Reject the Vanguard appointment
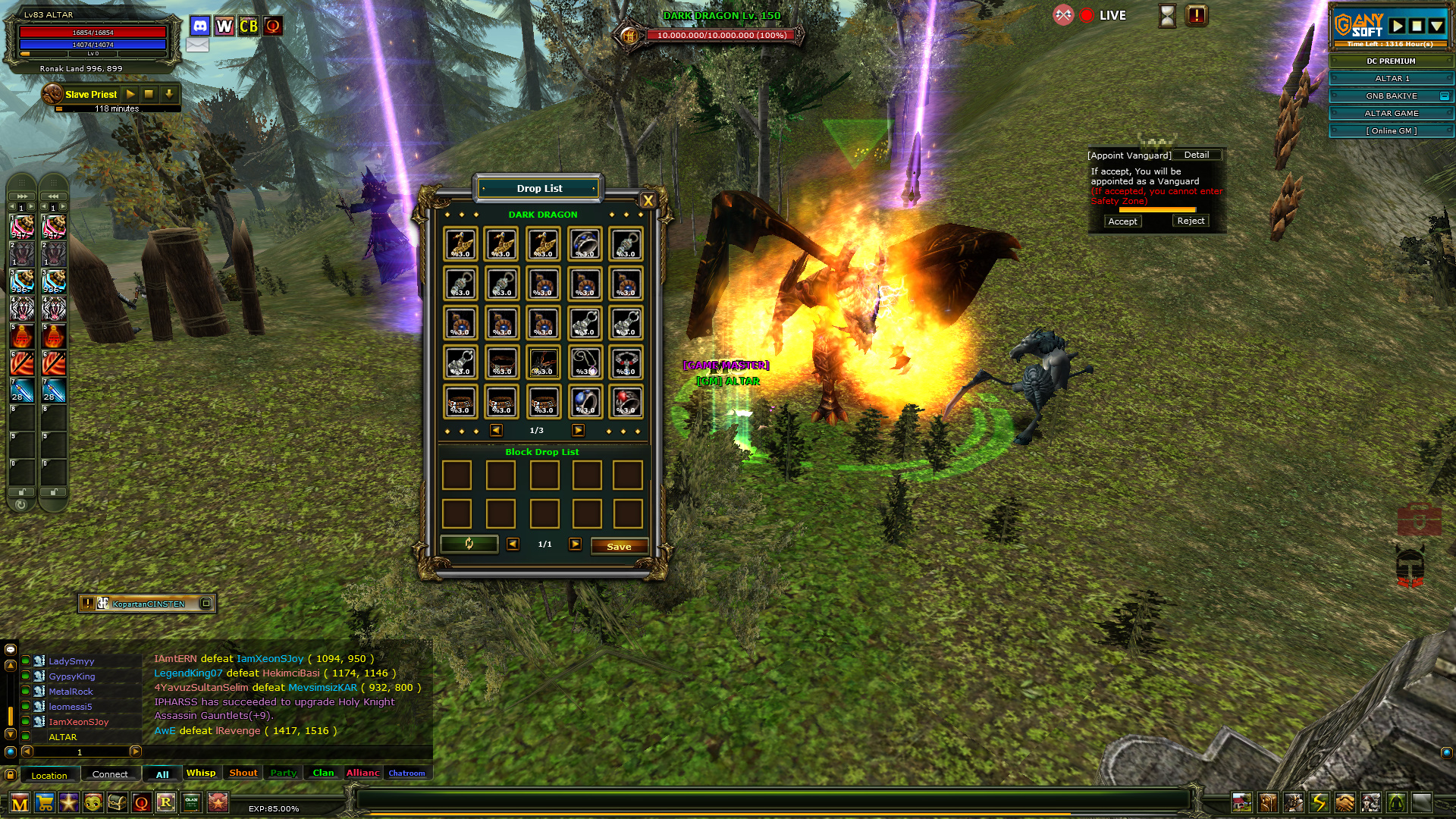The width and height of the screenshot is (1456, 819). click(x=1191, y=221)
